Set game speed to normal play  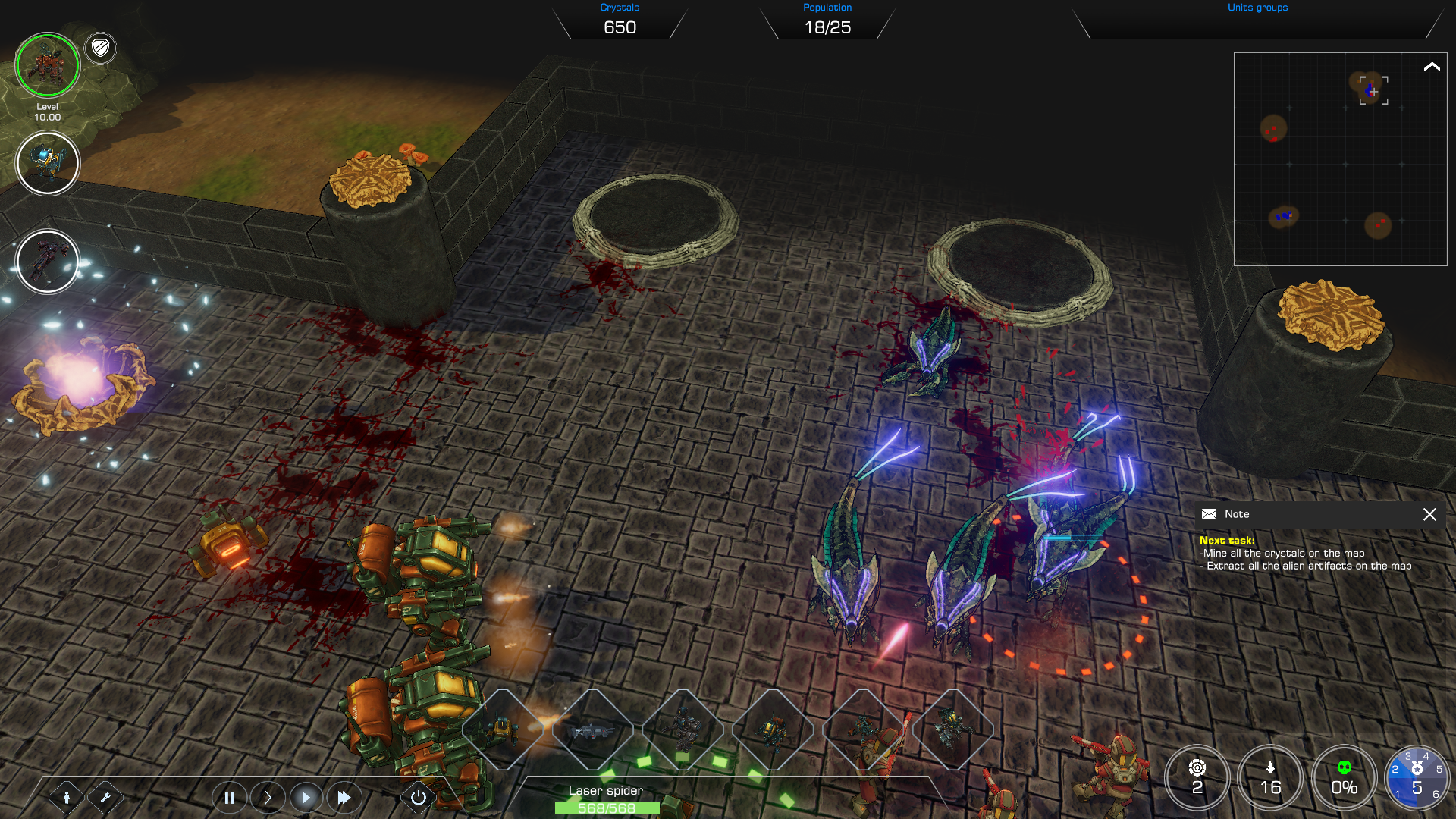click(306, 797)
